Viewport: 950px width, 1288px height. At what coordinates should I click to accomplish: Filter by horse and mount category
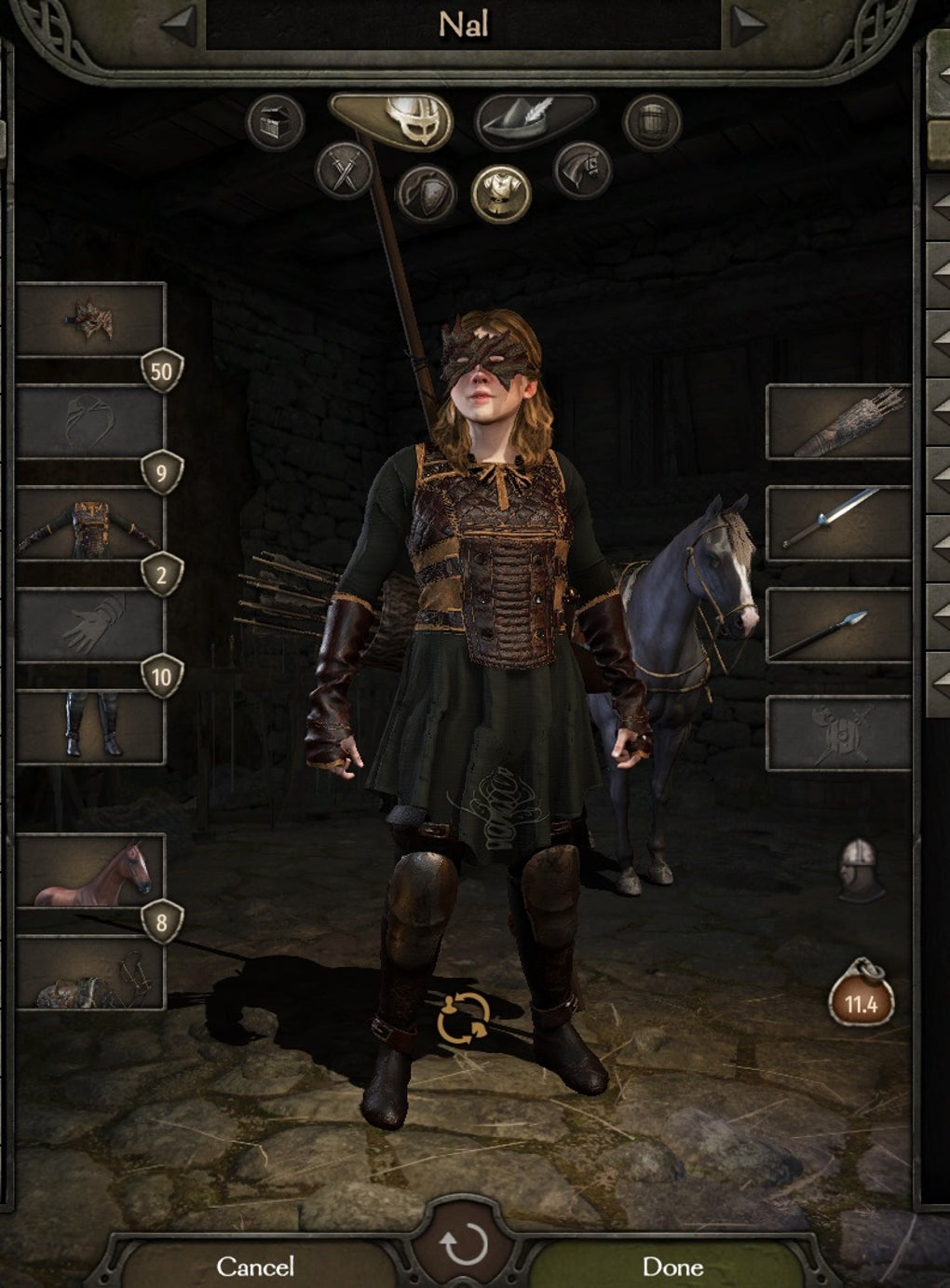(583, 170)
